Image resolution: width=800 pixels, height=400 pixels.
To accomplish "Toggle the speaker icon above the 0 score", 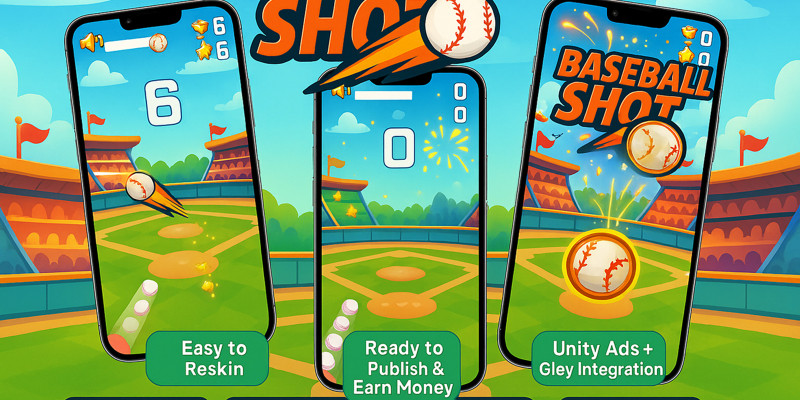I will click(x=342, y=92).
